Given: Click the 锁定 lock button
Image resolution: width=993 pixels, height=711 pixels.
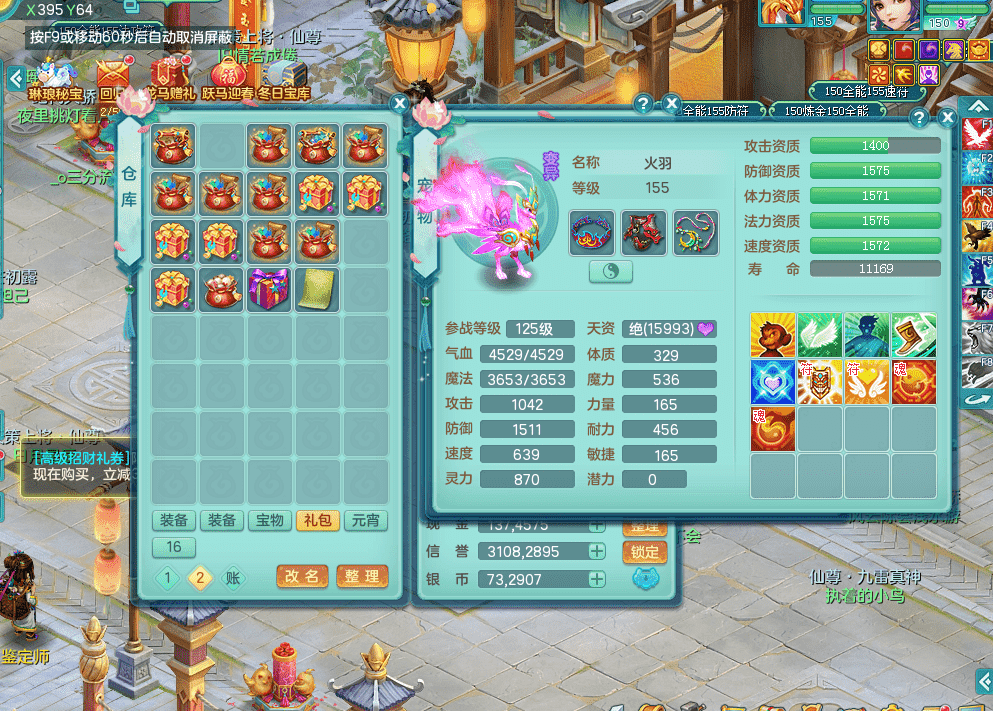Looking at the screenshot, I should pyautogui.click(x=645, y=551).
